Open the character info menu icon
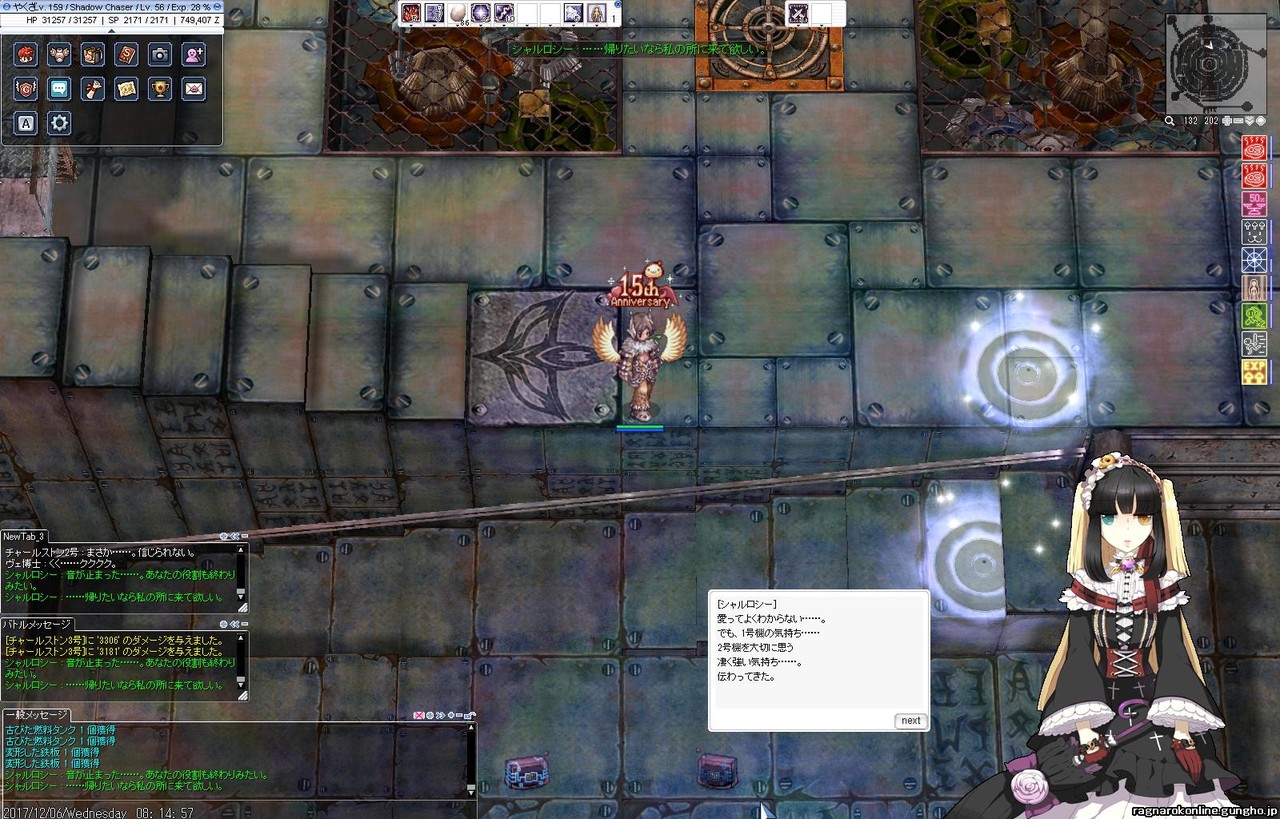The height and width of the screenshot is (819, 1280). click(x=26, y=55)
